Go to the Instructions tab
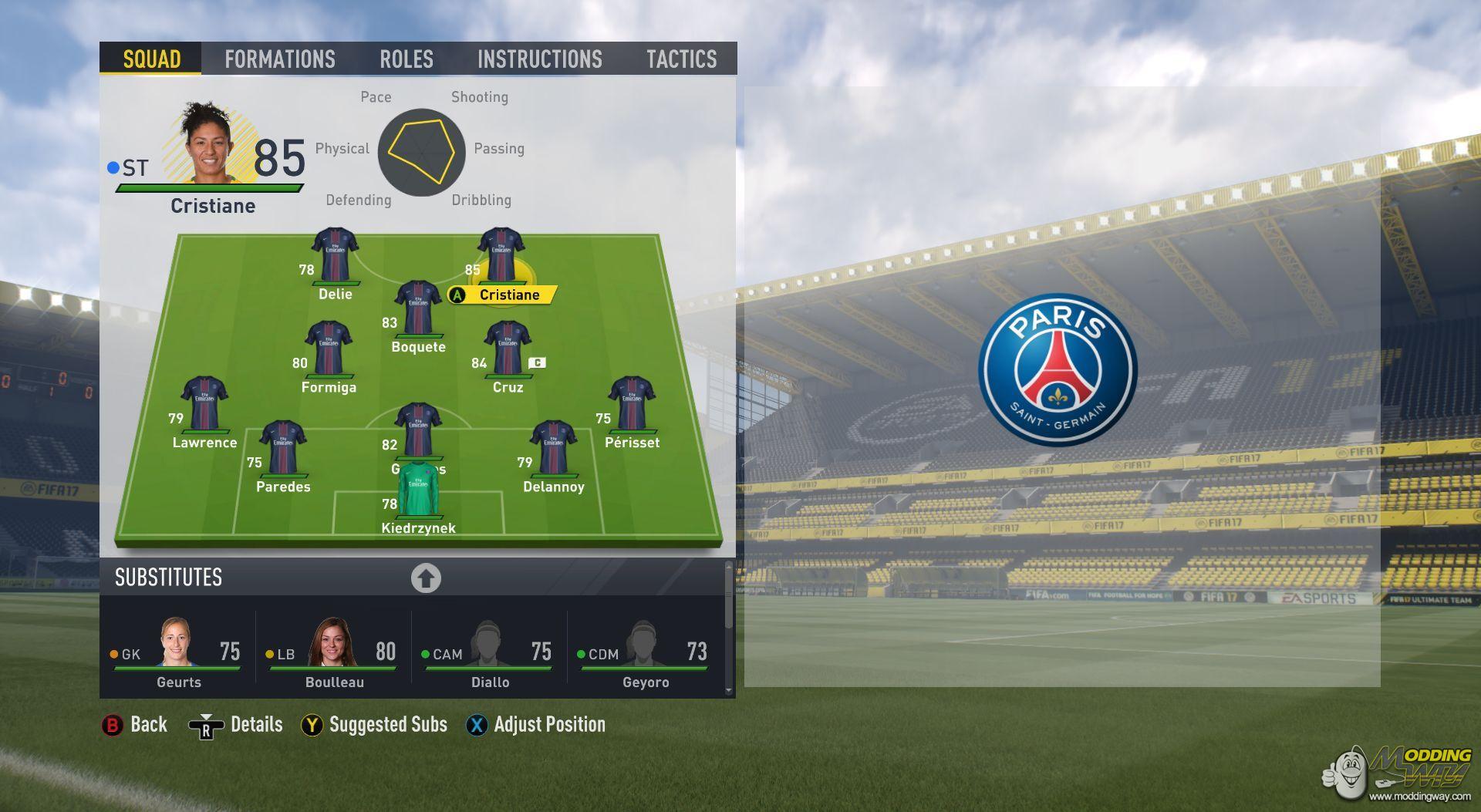 pos(539,59)
